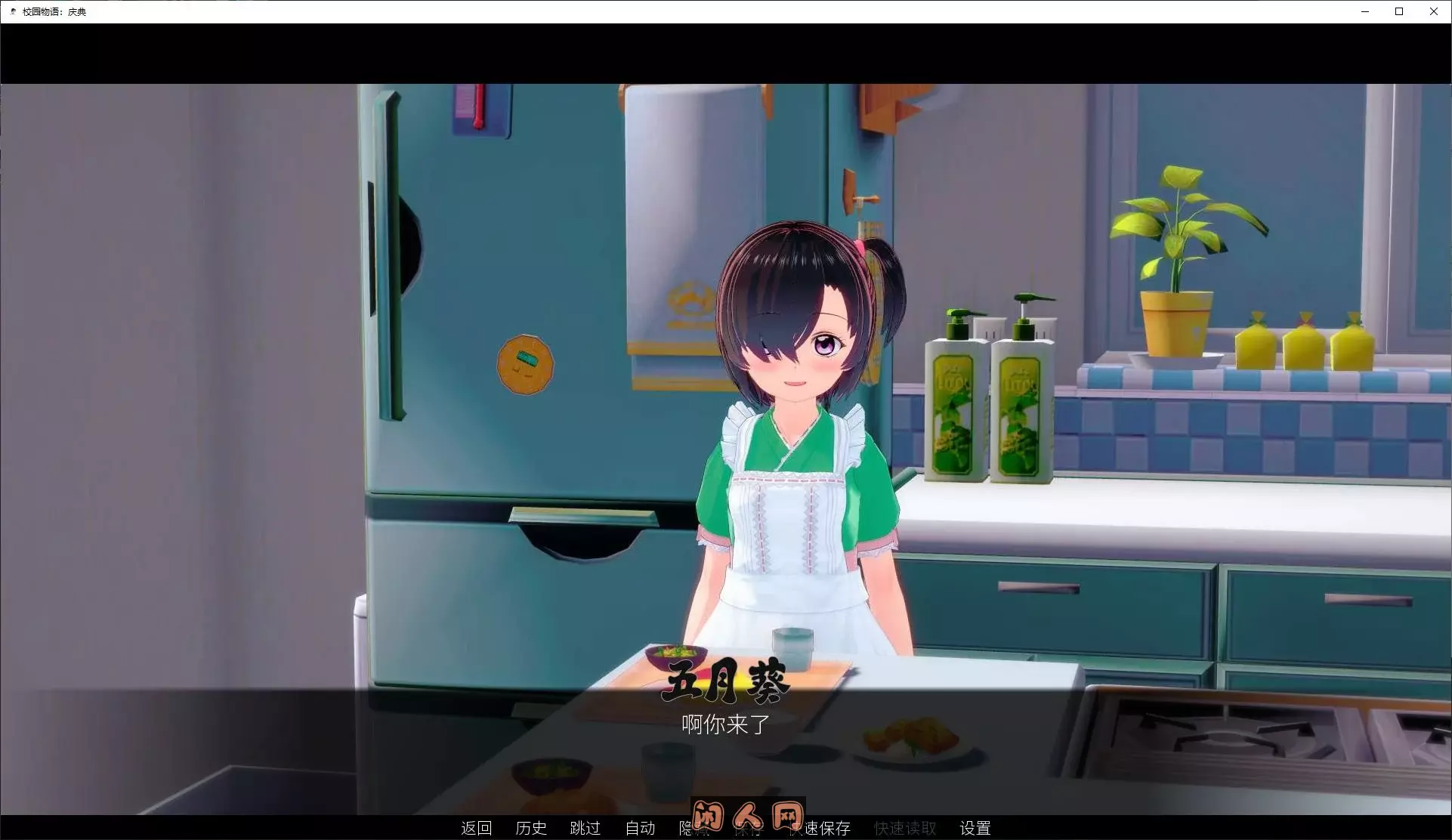Click the dialogue text 啊你来了 to advance
This screenshot has height=840, width=1452.
[724, 725]
